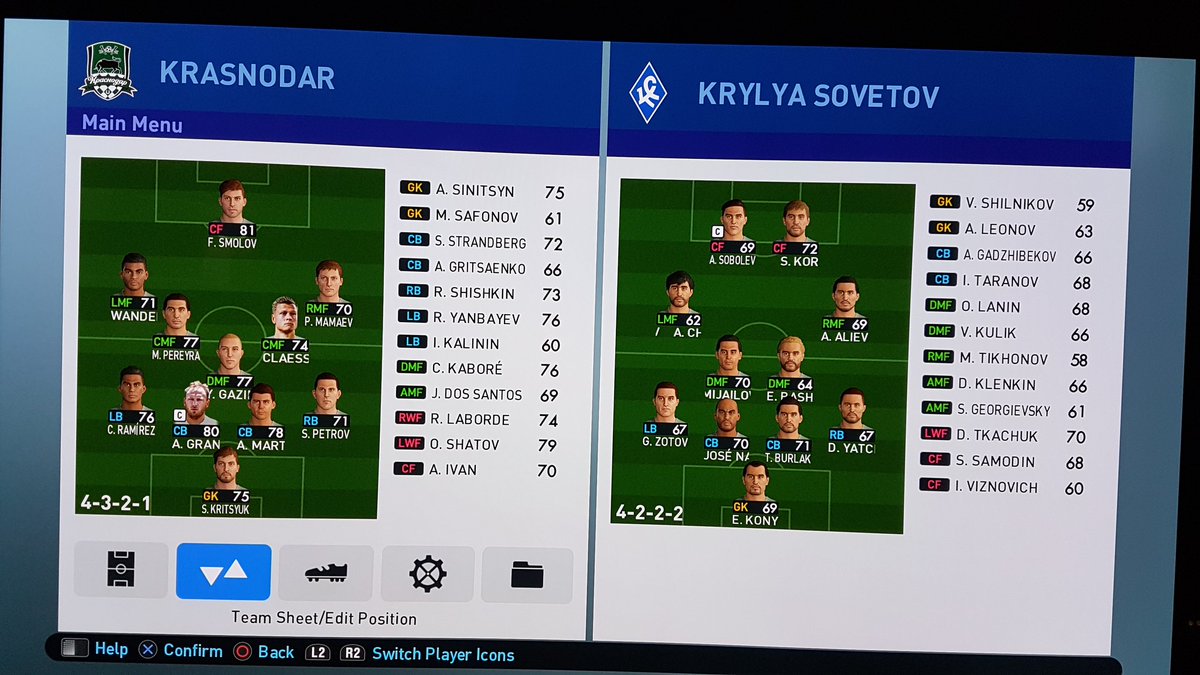Screen dimensions: 1200x675
Task: Select substitute A. Sinitsyn from the bench list
Action: pyautogui.click(x=482, y=192)
